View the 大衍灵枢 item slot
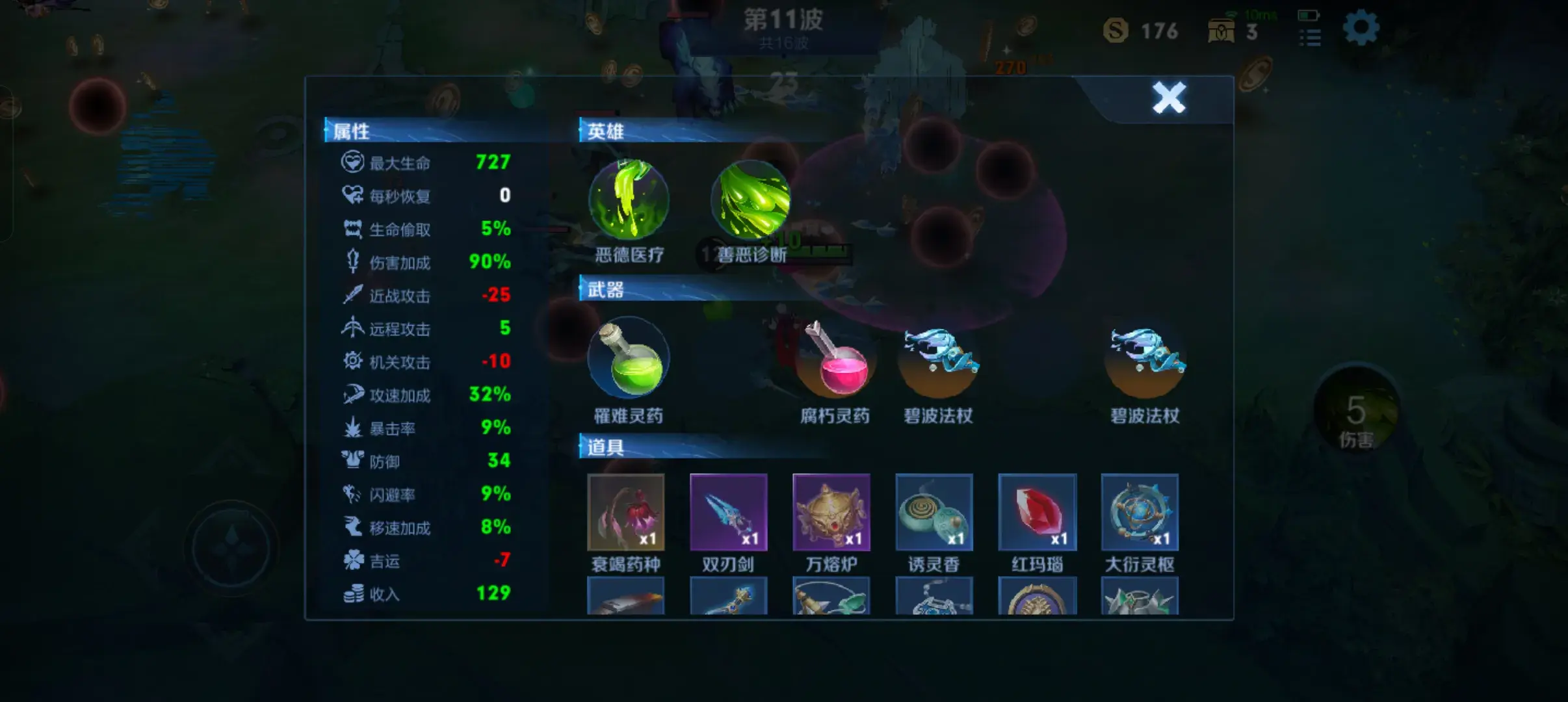This screenshot has height=702, width=1568. pyautogui.click(x=1140, y=512)
